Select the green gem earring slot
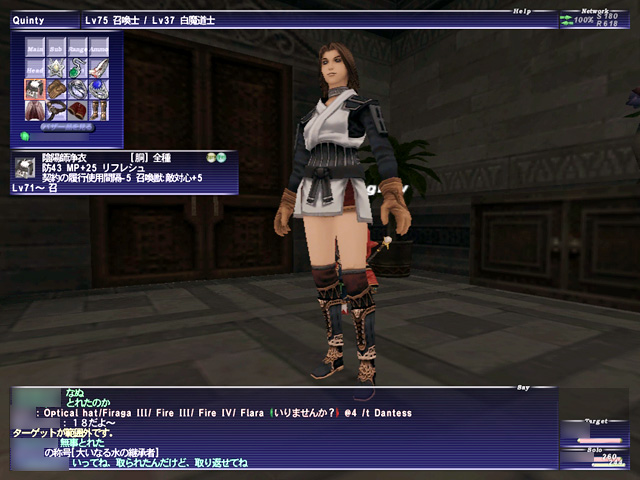This screenshot has height=480, width=640. coord(78,68)
